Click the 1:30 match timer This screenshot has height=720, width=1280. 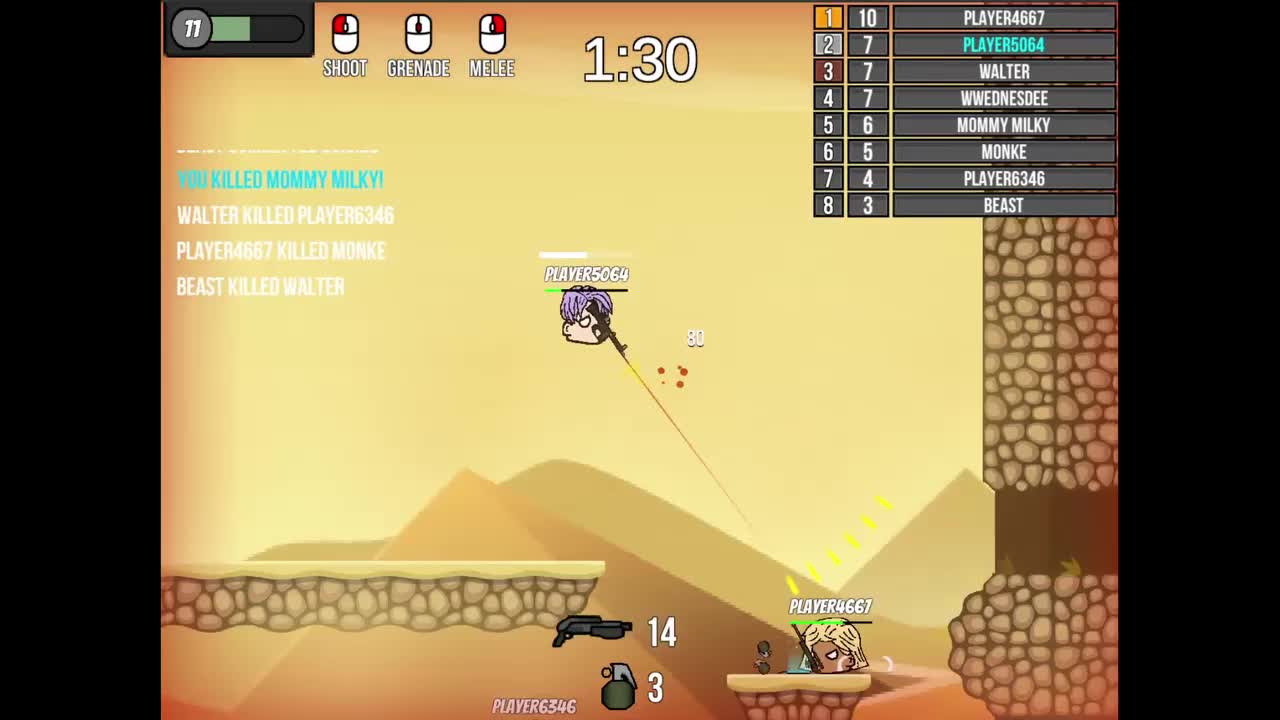(x=640, y=60)
